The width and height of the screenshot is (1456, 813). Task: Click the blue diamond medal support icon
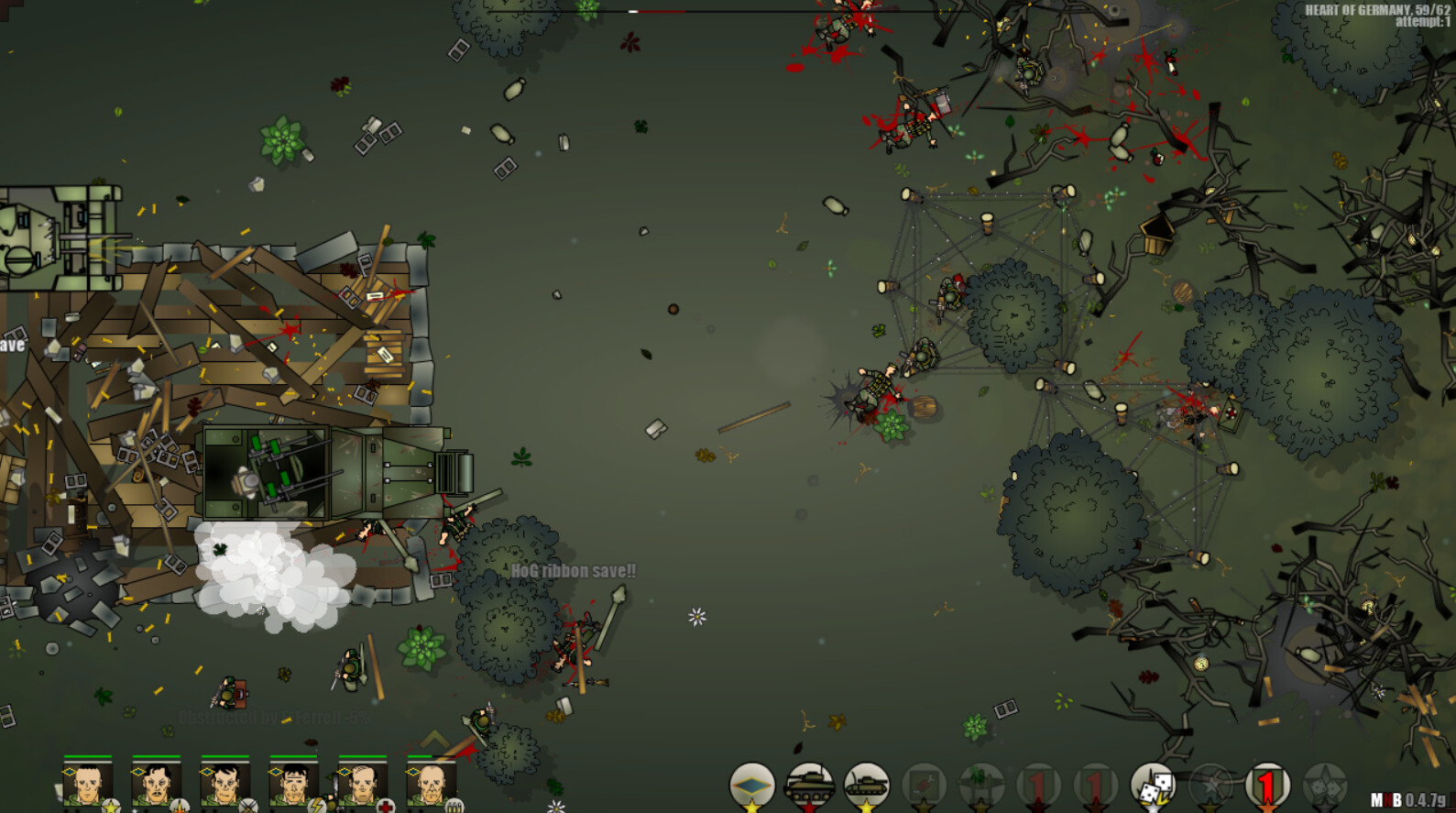[751, 784]
